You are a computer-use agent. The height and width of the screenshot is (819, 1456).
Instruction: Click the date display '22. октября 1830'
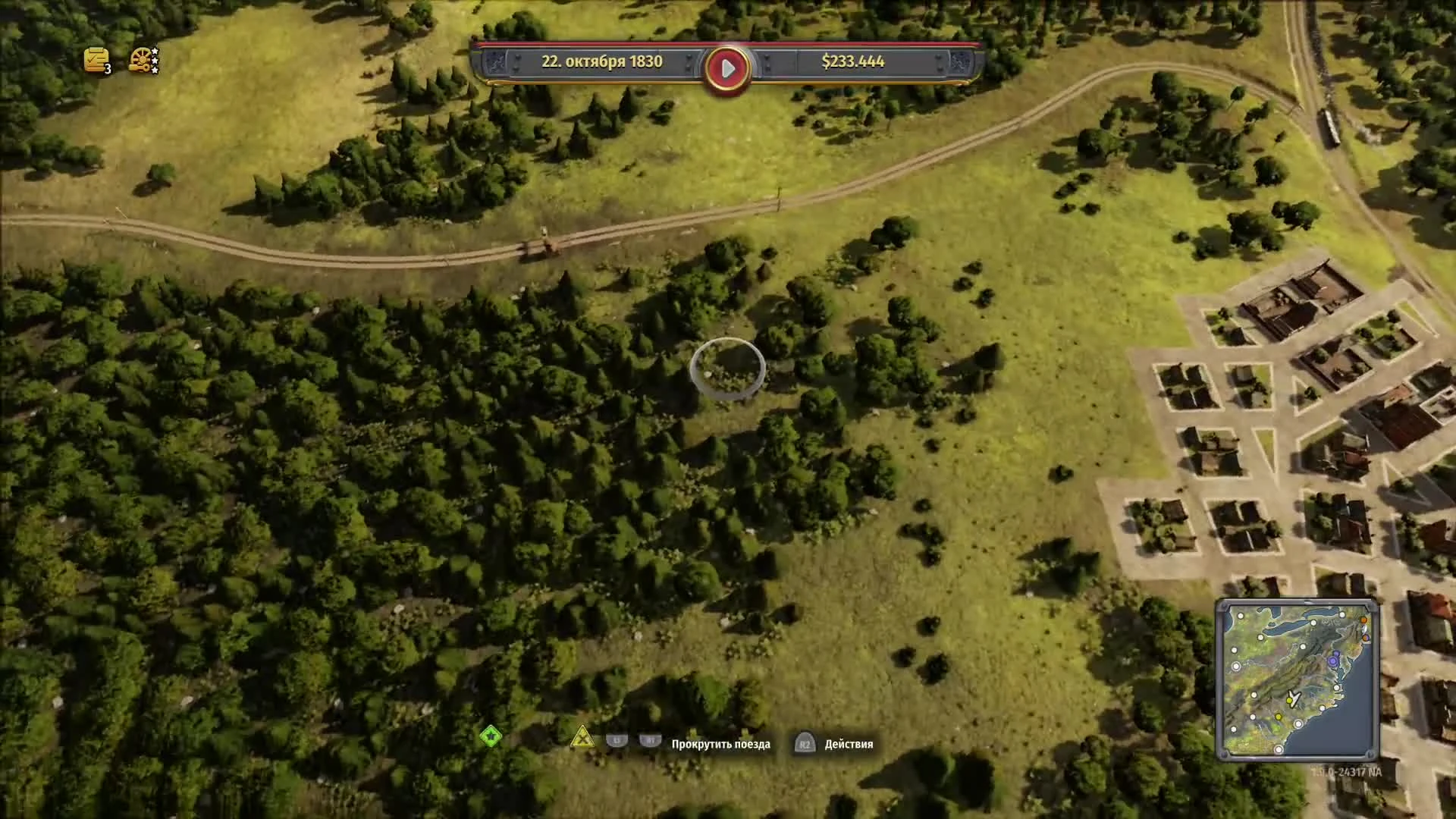(x=603, y=63)
